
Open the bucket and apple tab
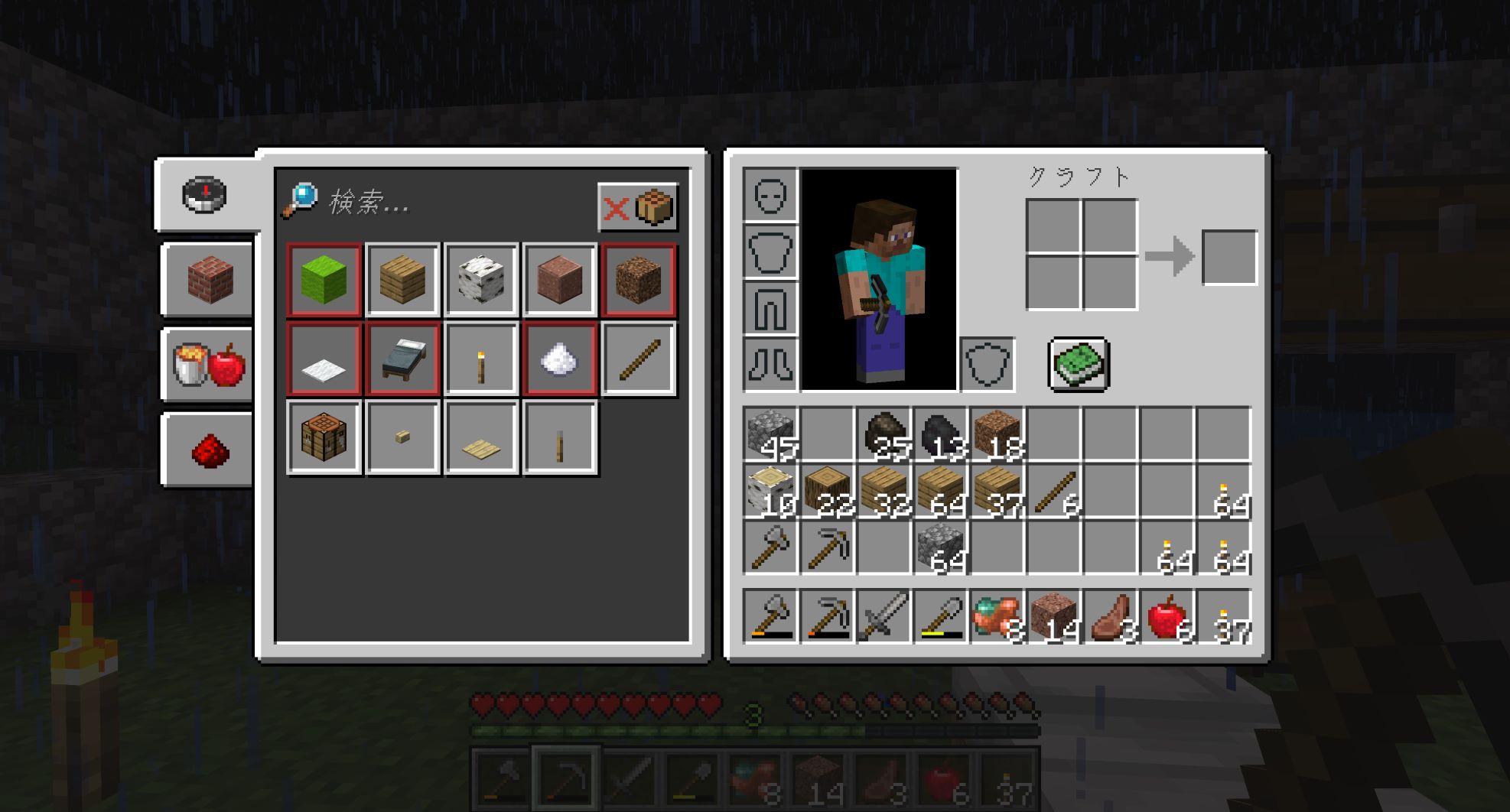(209, 364)
